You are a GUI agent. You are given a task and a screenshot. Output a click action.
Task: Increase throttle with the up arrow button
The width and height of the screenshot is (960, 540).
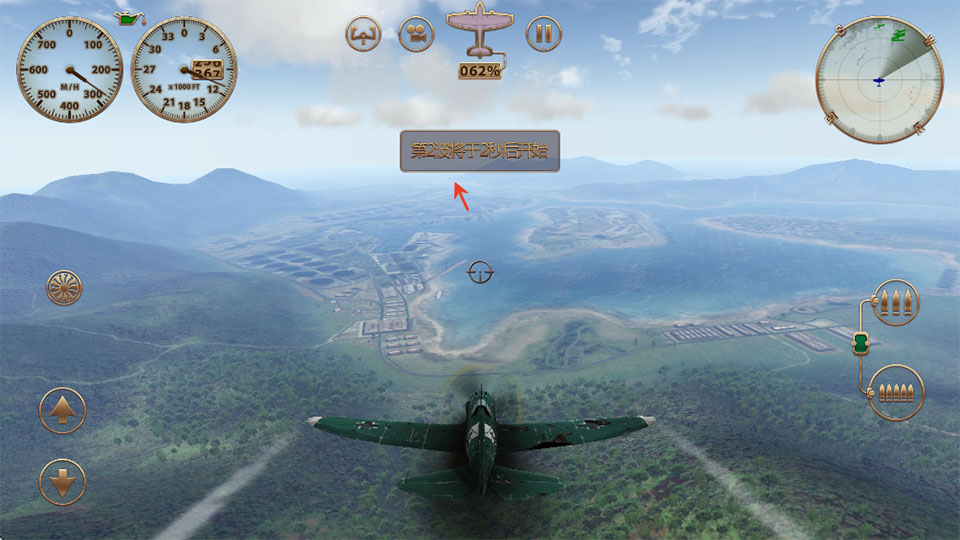click(62, 410)
